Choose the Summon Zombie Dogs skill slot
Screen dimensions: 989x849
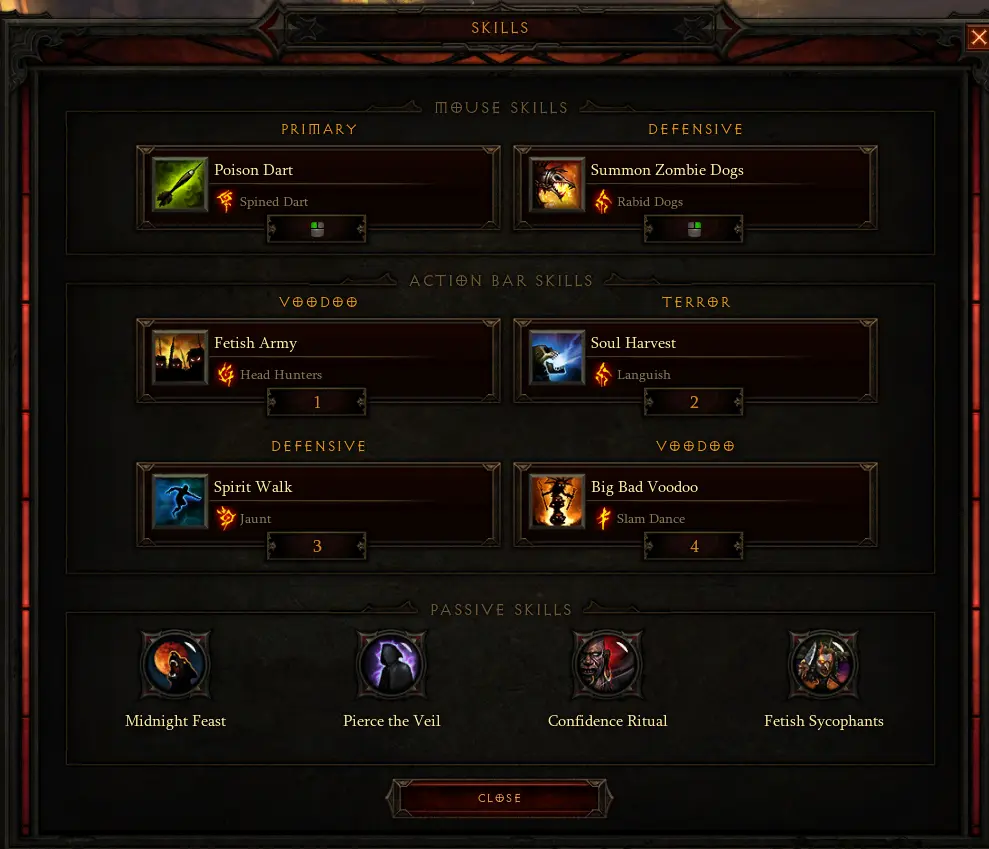(x=695, y=186)
